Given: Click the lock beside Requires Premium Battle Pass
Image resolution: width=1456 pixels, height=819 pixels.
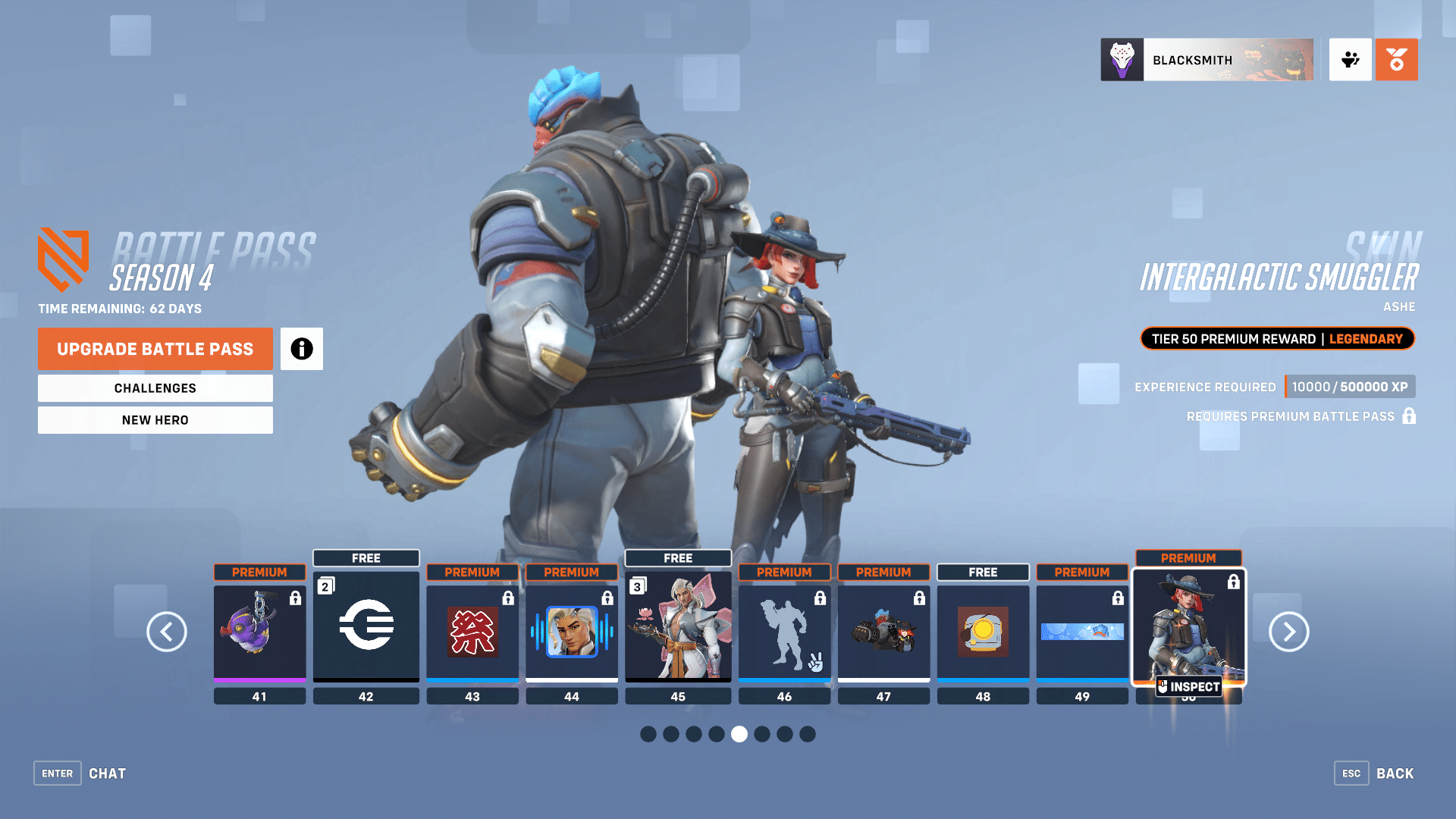Looking at the screenshot, I should click(1410, 416).
